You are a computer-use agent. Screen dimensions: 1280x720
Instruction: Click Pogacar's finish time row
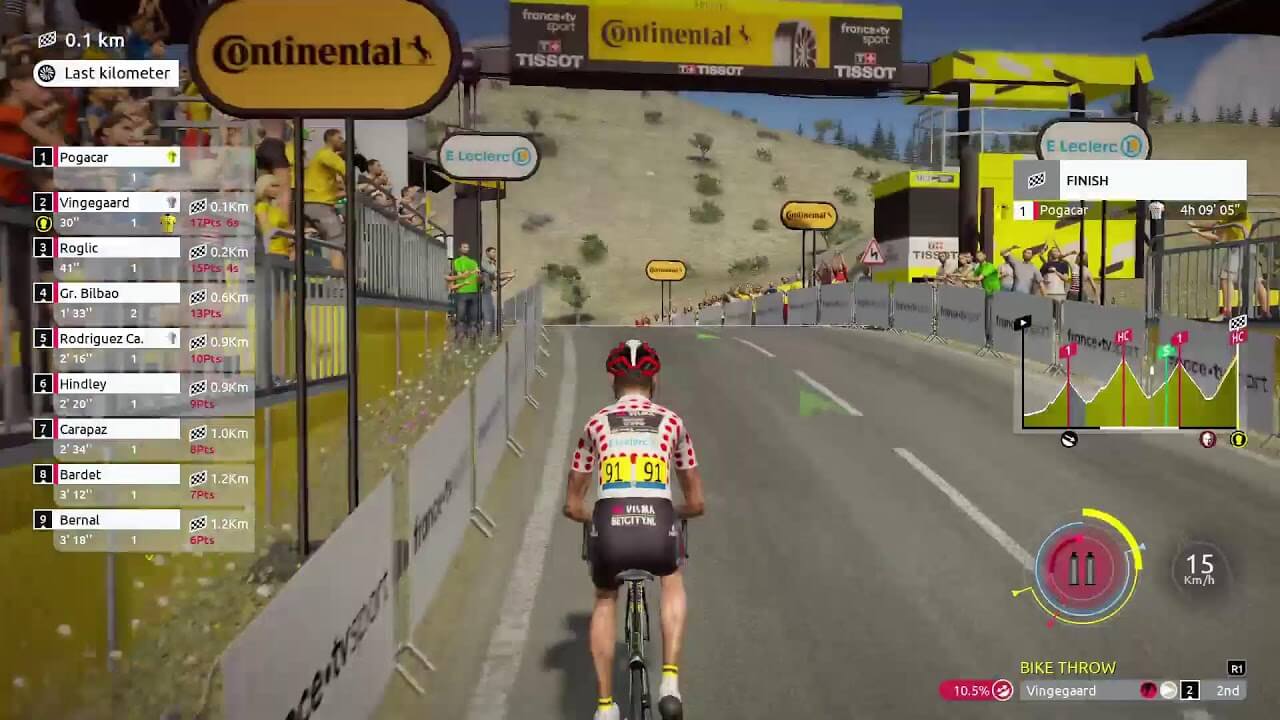[1130, 211]
